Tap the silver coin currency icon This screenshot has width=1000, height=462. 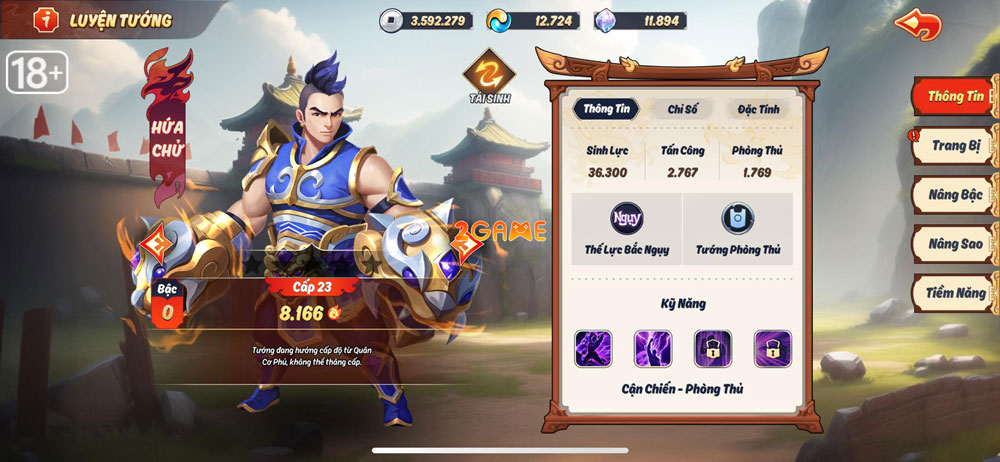tap(391, 20)
